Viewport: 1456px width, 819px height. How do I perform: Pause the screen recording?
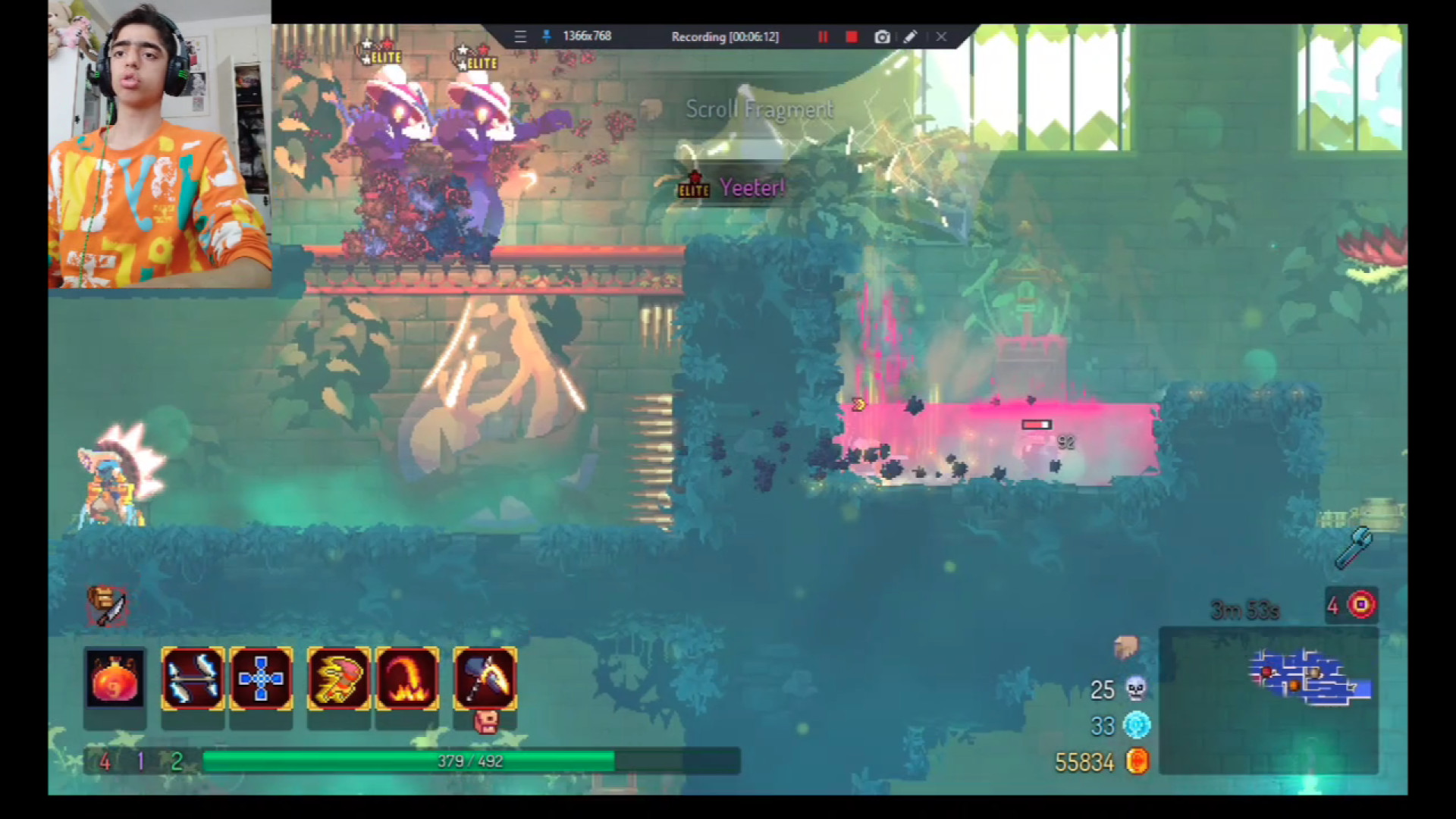823,36
